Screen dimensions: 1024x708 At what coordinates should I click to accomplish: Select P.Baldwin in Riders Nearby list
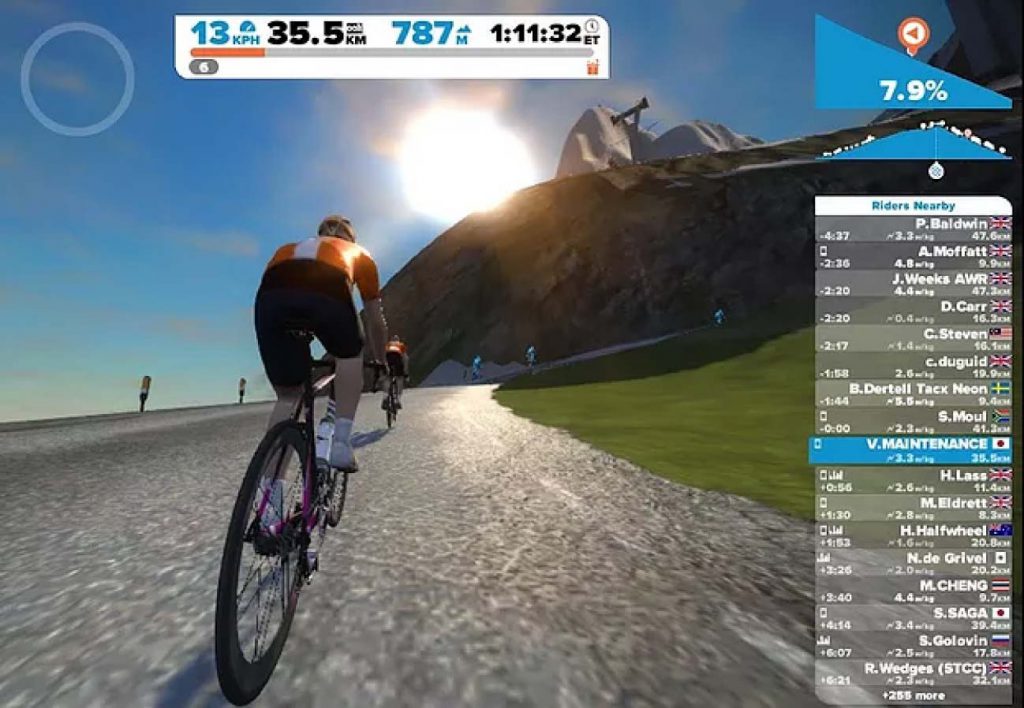[x=914, y=228]
